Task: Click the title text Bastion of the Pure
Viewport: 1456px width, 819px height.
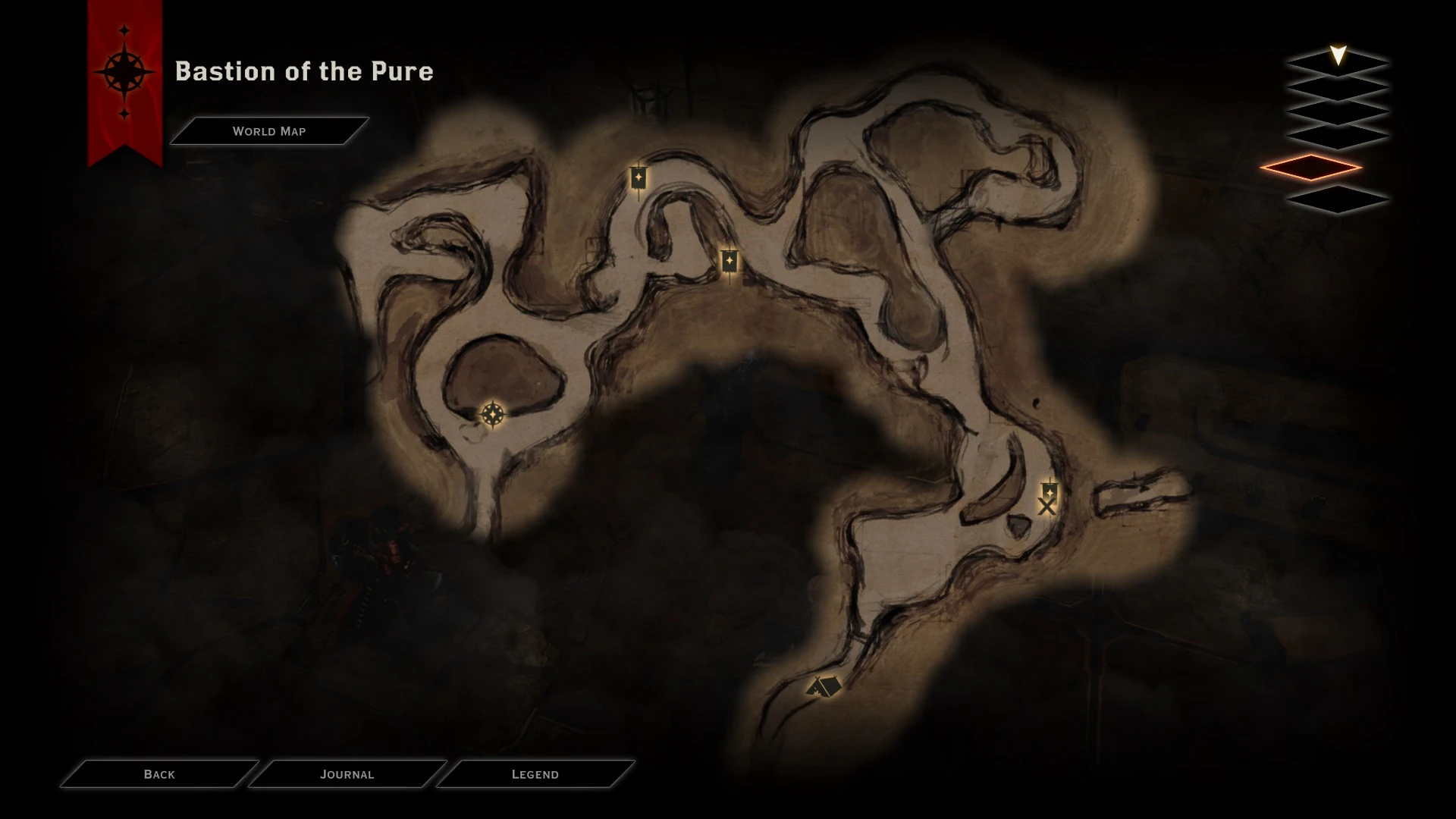Action: tap(304, 72)
